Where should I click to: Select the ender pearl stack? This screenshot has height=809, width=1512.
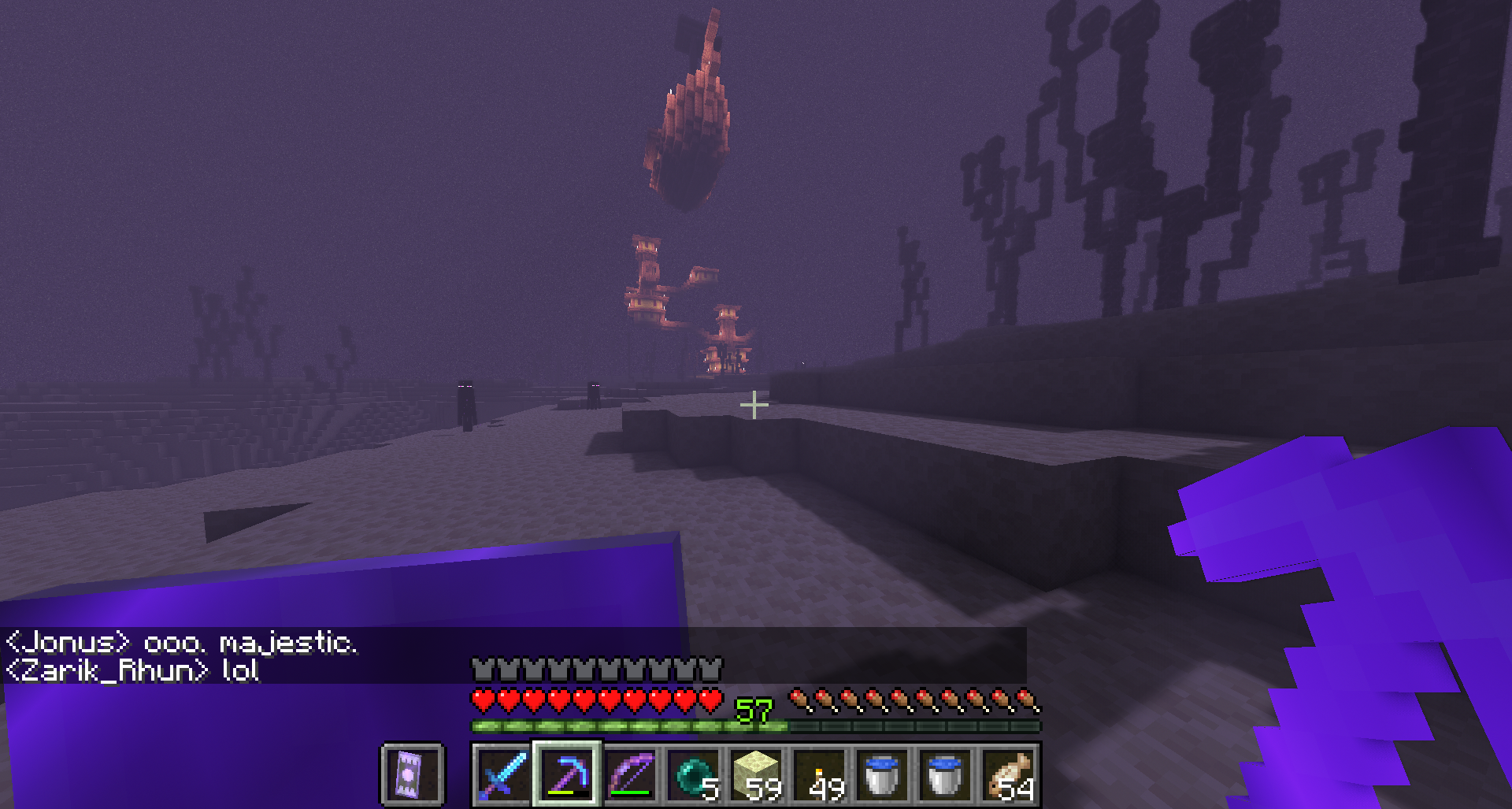[x=693, y=774]
